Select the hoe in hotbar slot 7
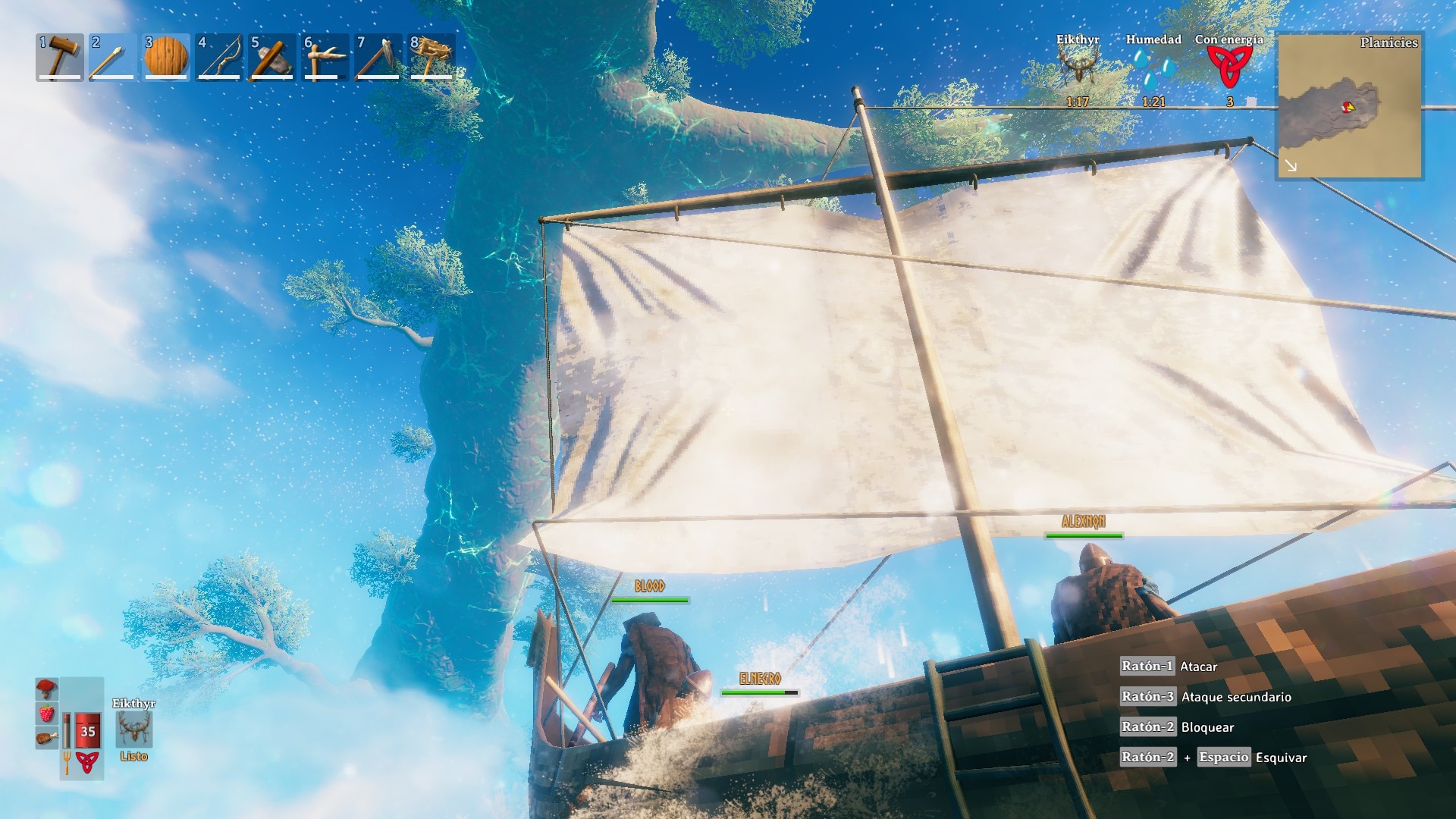The image size is (1456, 819). [378, 57]
